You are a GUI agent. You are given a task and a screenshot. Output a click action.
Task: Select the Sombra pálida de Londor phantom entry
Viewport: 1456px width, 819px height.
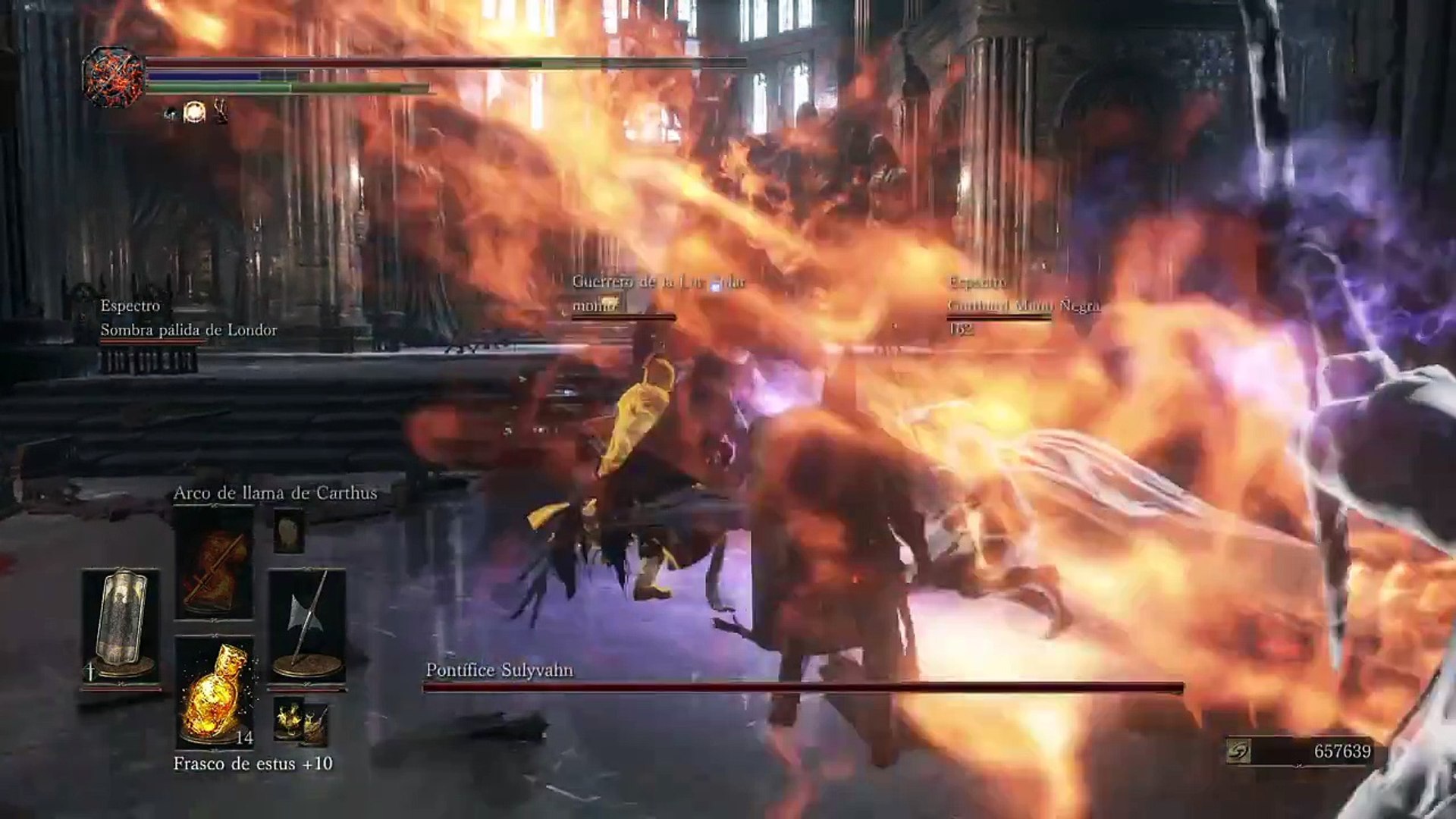tap(188, 330)
